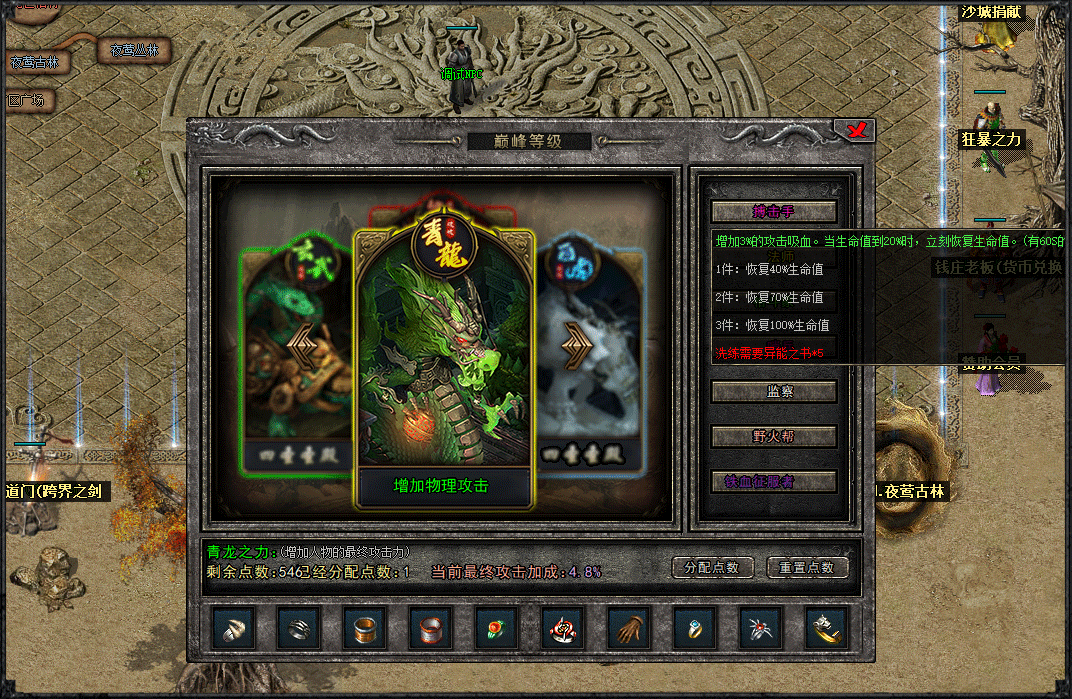Pick the 铁血征服者 option
This screenshot has height=699, width=1072.
pos(773,481)
